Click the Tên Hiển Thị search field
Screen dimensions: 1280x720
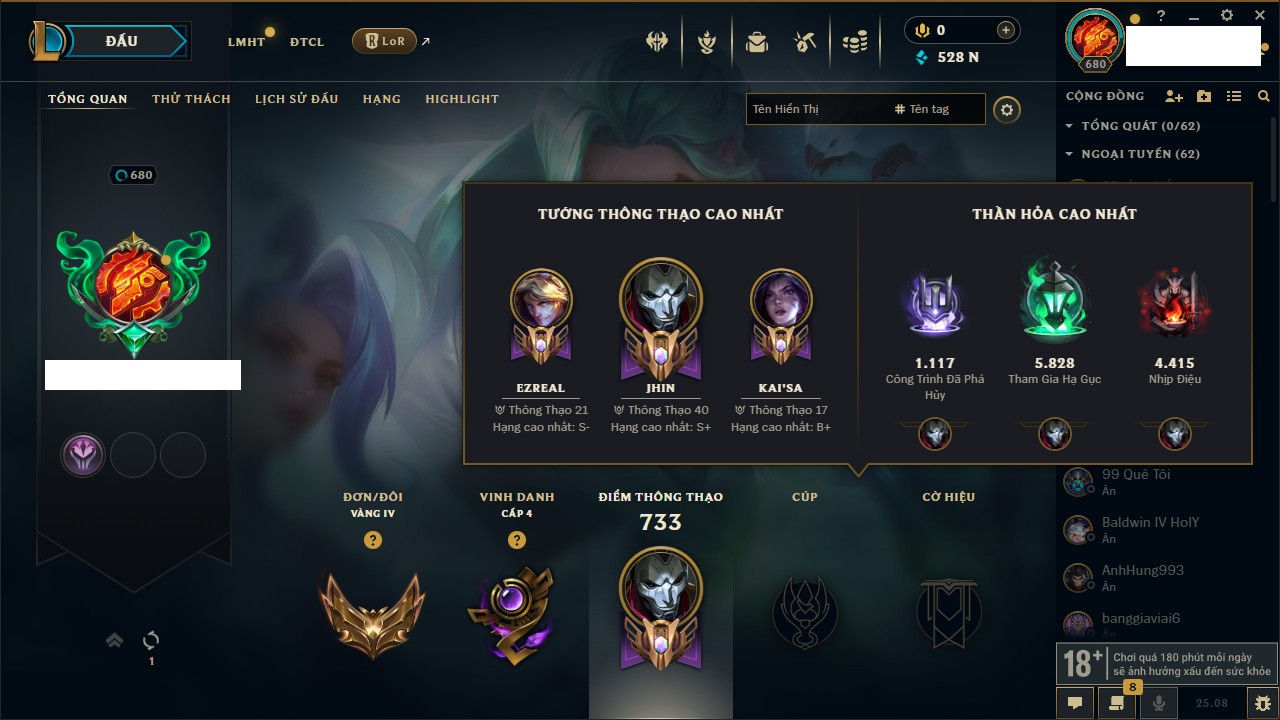pyautogui.click(x=815, y=109)
